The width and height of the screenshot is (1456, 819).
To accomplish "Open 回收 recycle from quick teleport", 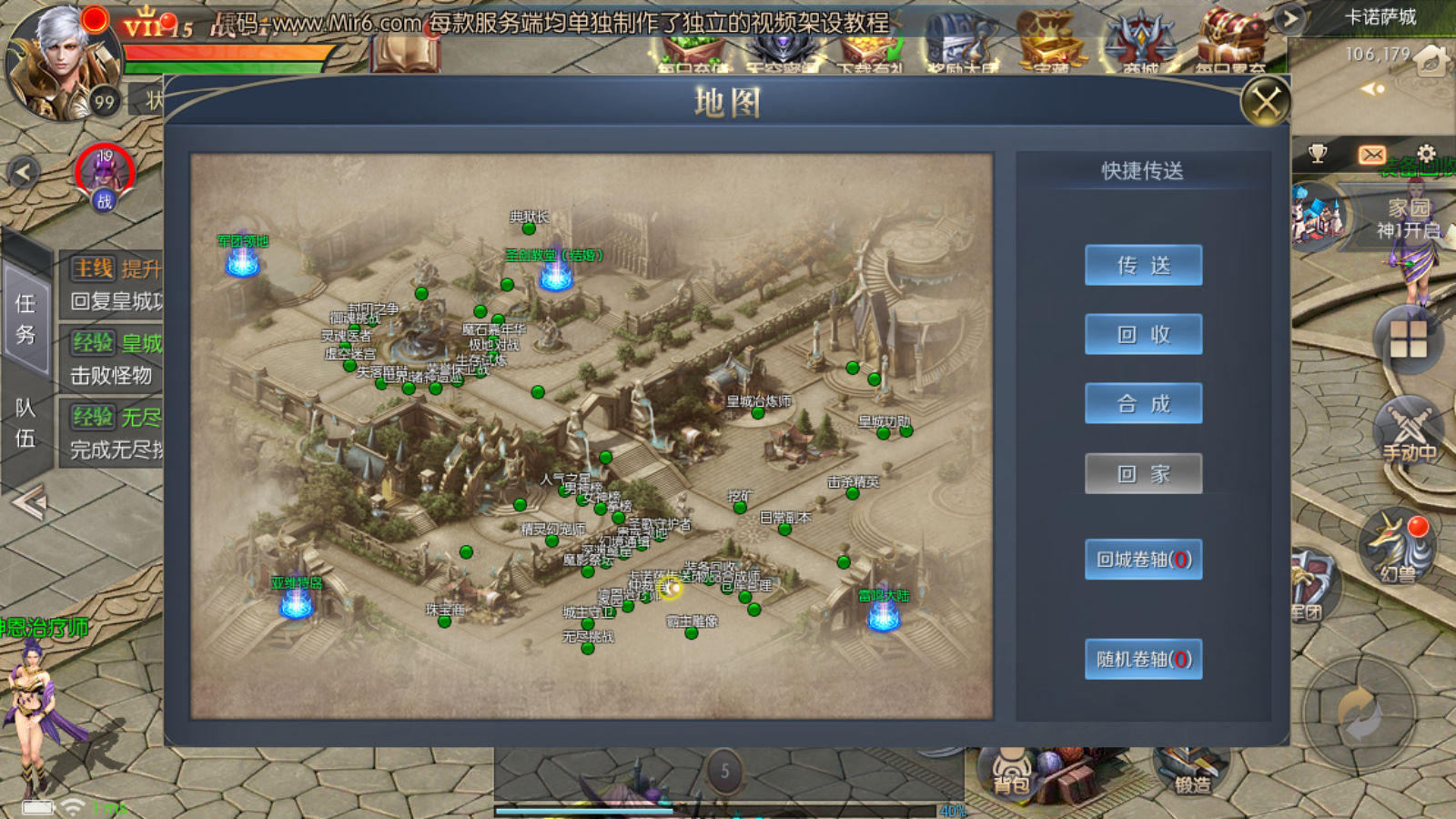I will tap(1143, 335).
